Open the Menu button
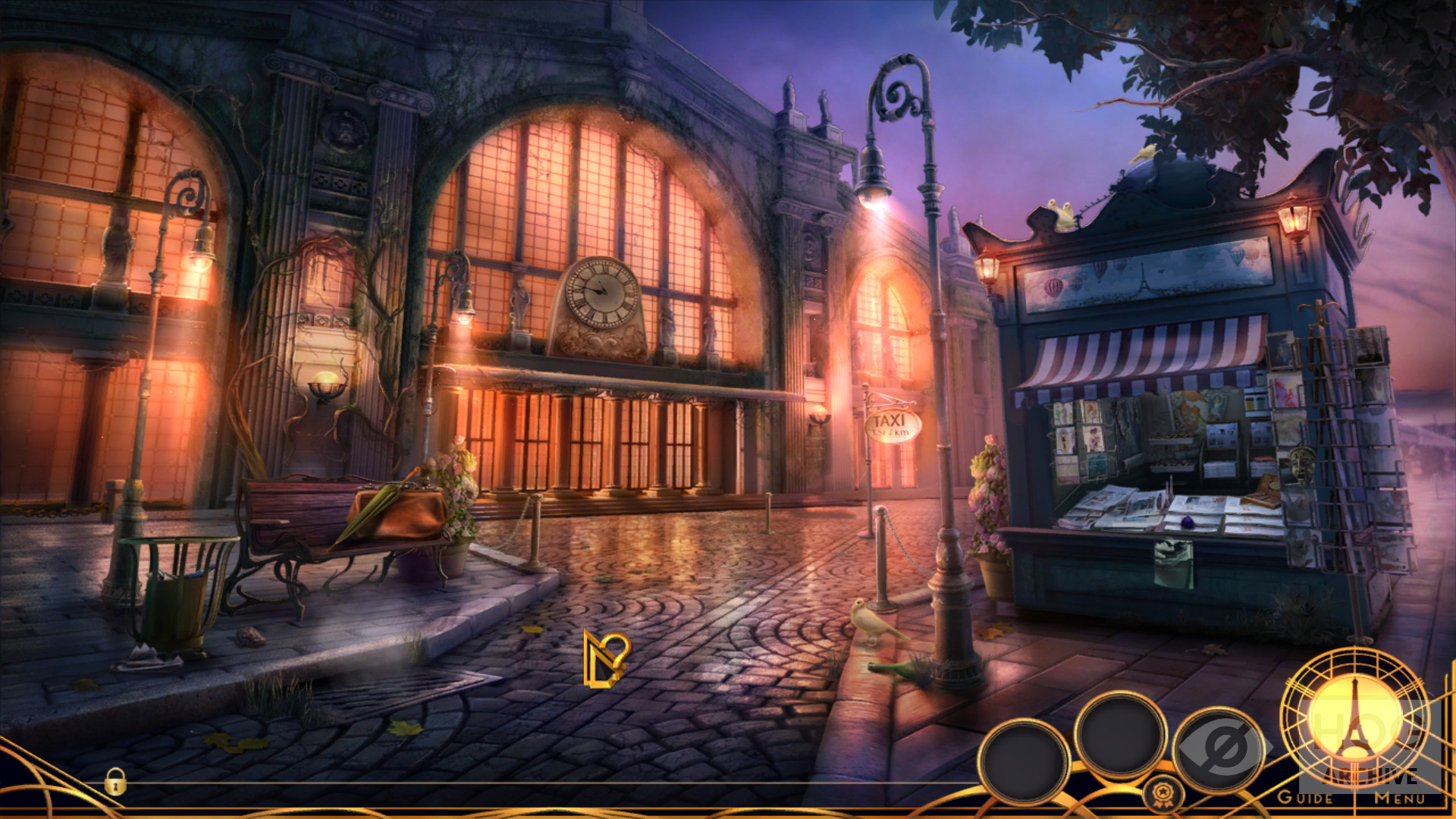The height and width of the screenshot is (819, 1456). point(1400,798)
